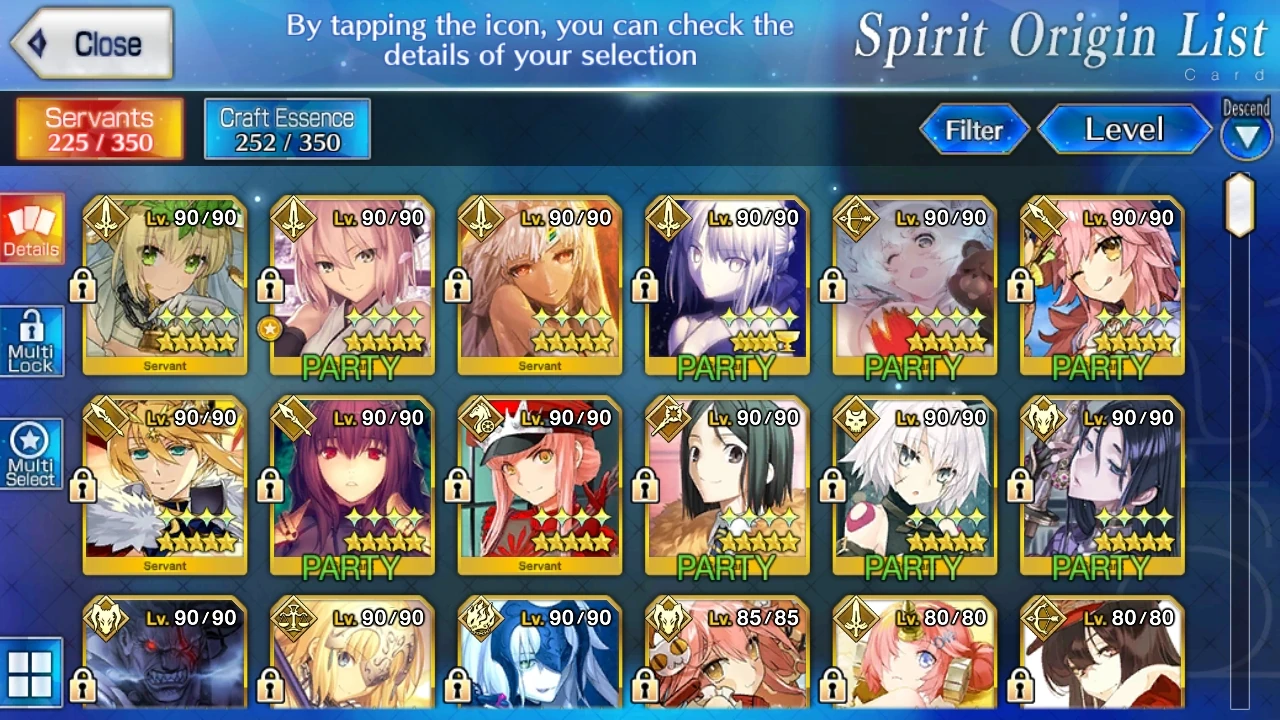Viewport: 1280px width, 720px height.
Task: Tap the Saber class icon on Nero's card
Action: [104, 215]
